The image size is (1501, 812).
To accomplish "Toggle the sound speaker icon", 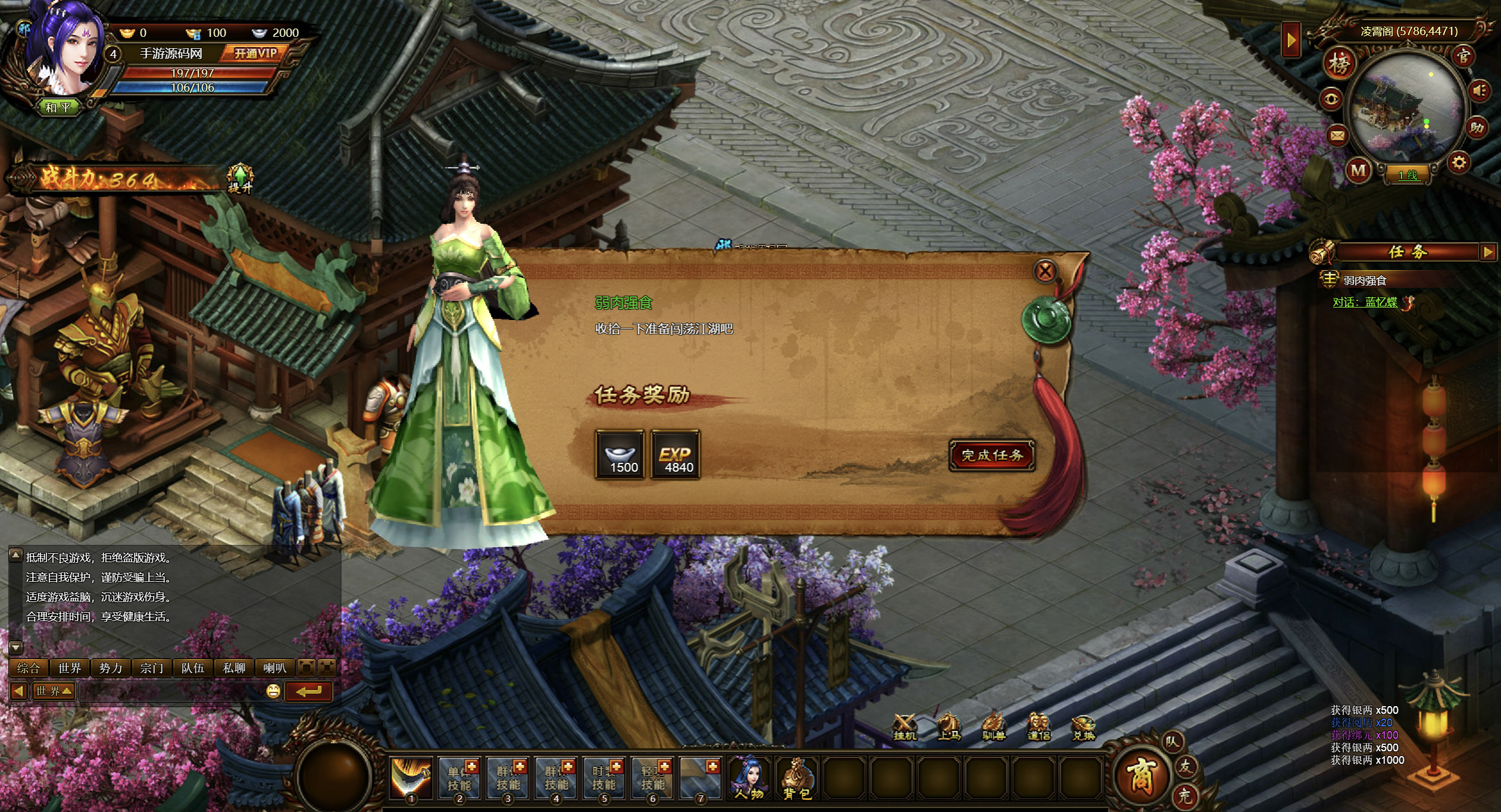I will pos(1480,91).
